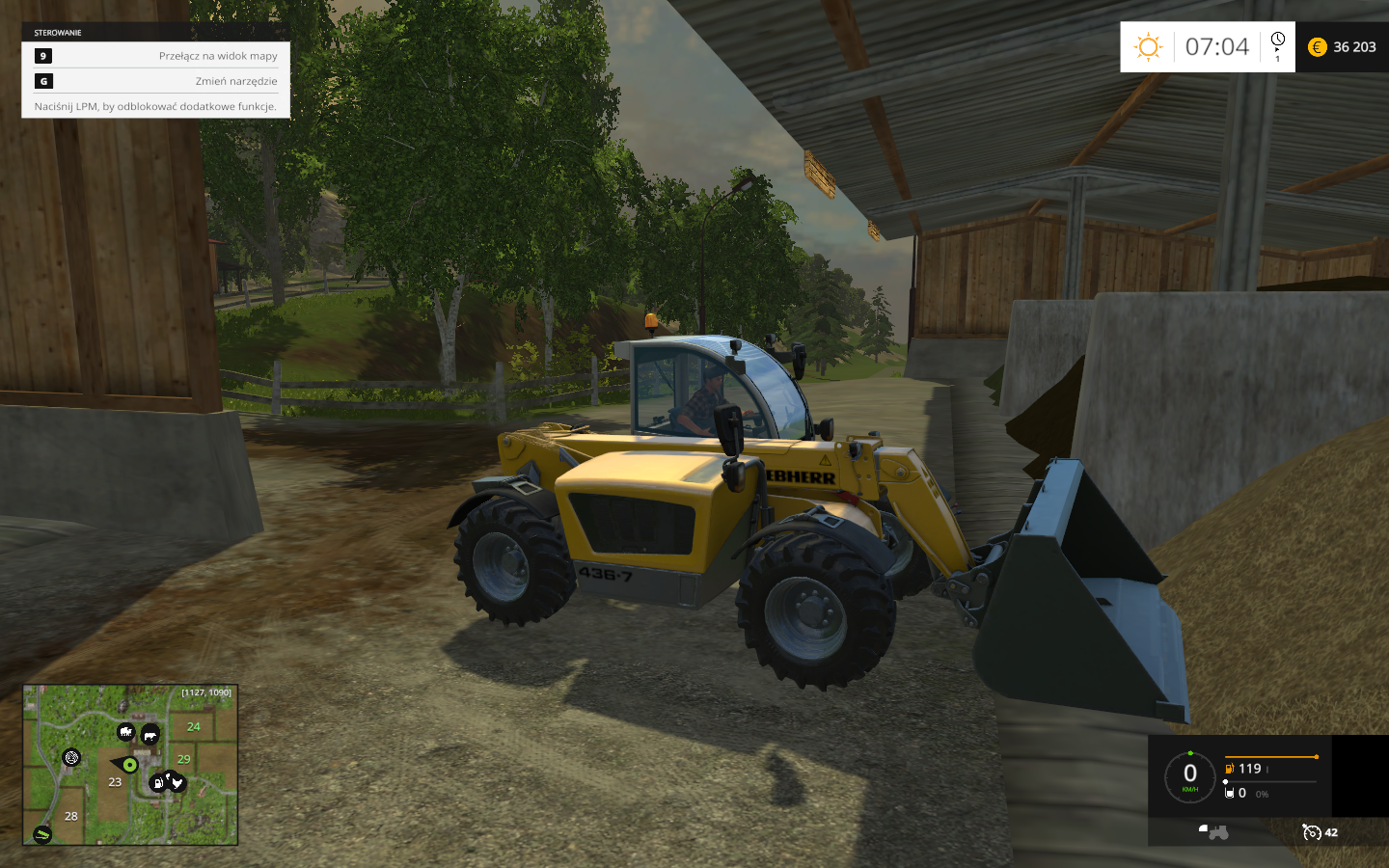Toggle the cruise control speed icon

click(1311, 832)
